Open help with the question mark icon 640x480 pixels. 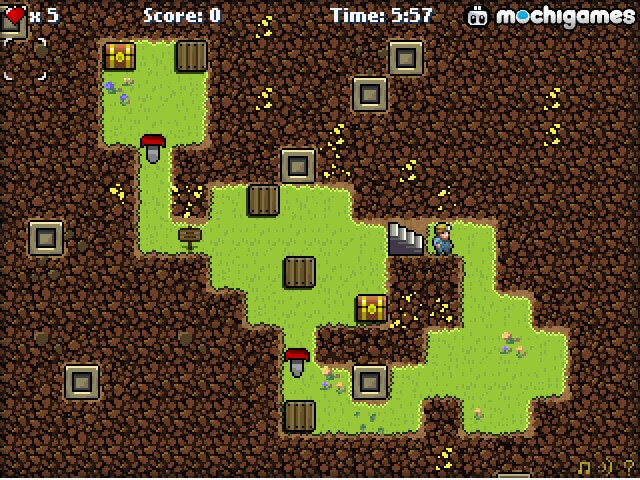pyautogui.click(x=628, y=467)
